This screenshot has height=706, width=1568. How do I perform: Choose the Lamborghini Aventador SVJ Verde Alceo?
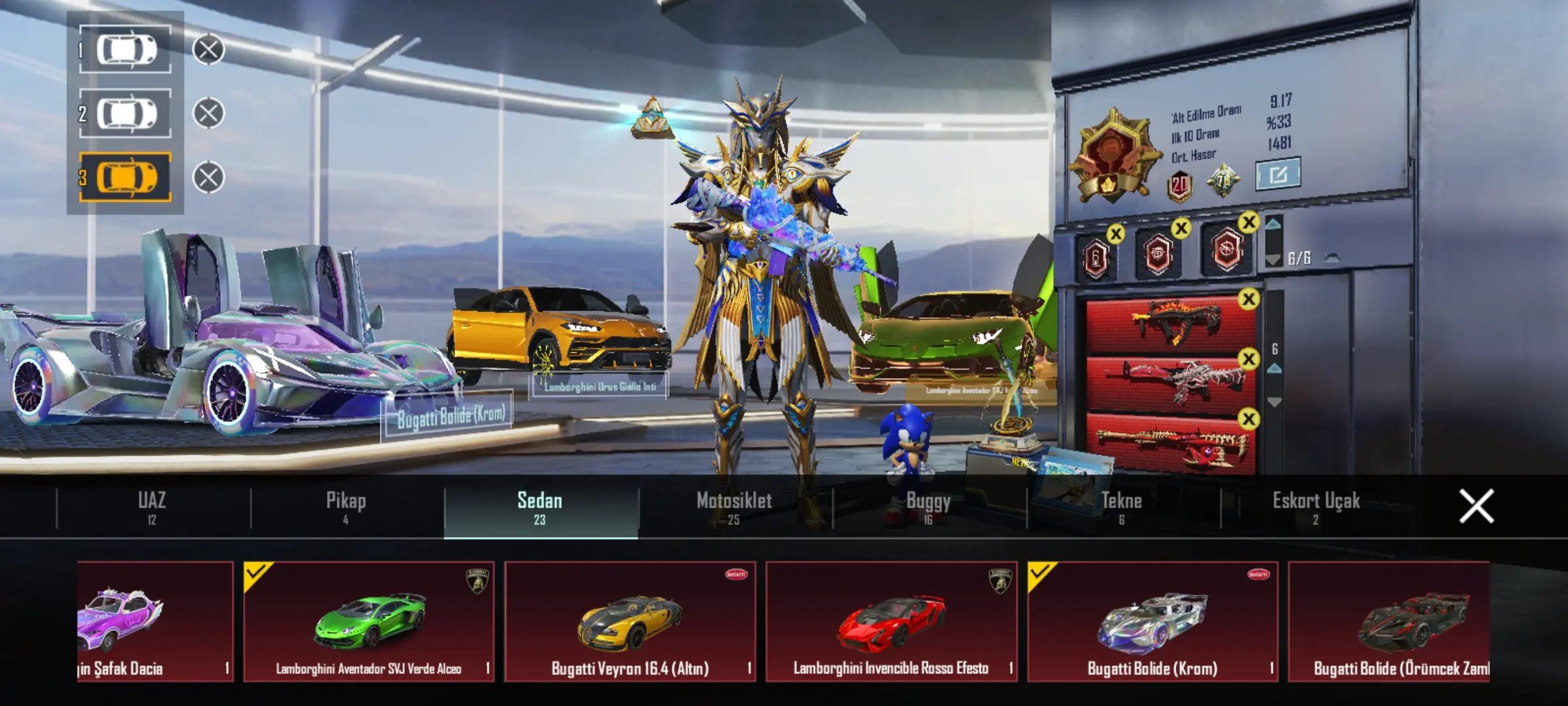coord(369,621)
